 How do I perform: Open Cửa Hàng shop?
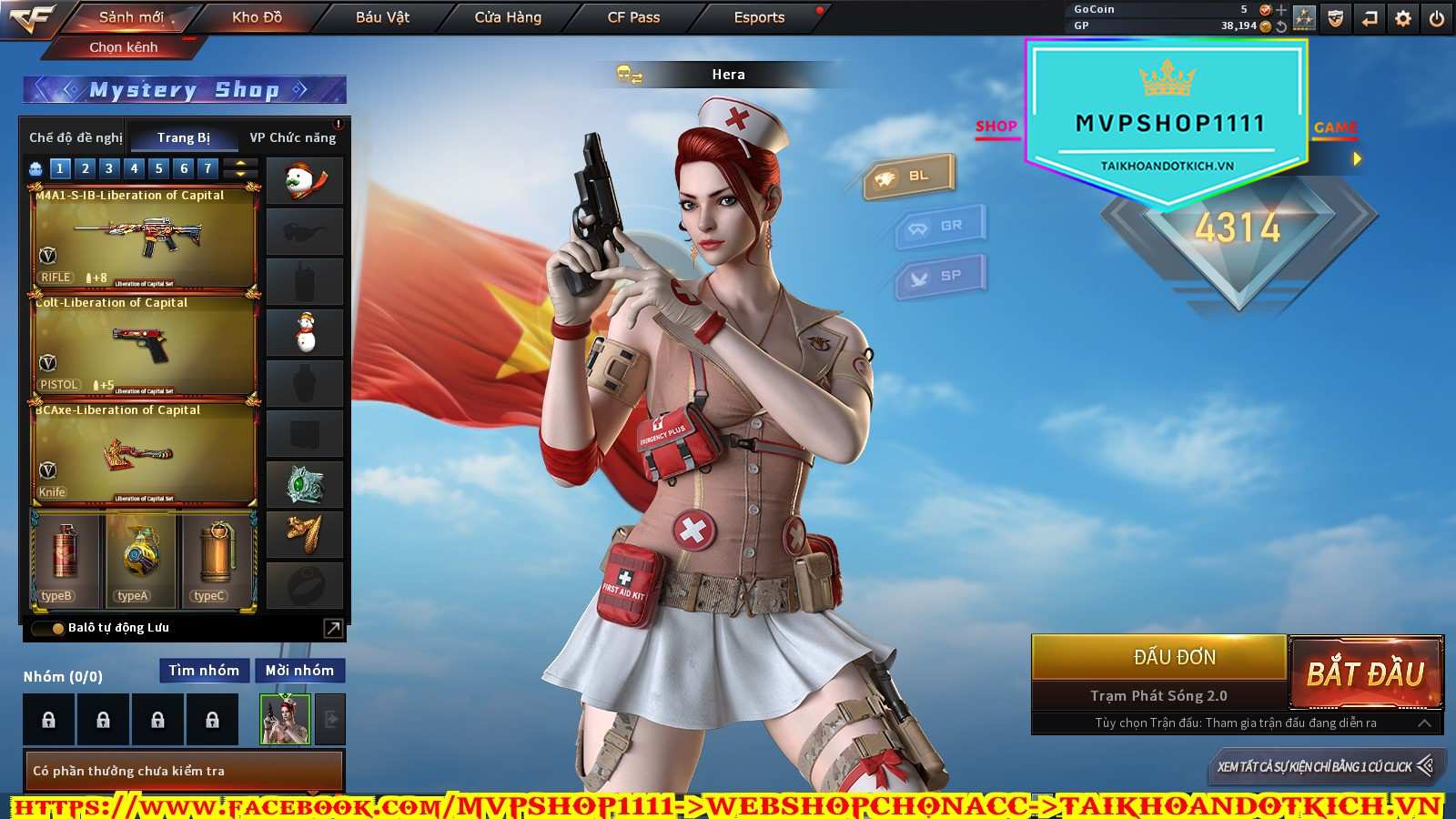(x=508, y=17)
